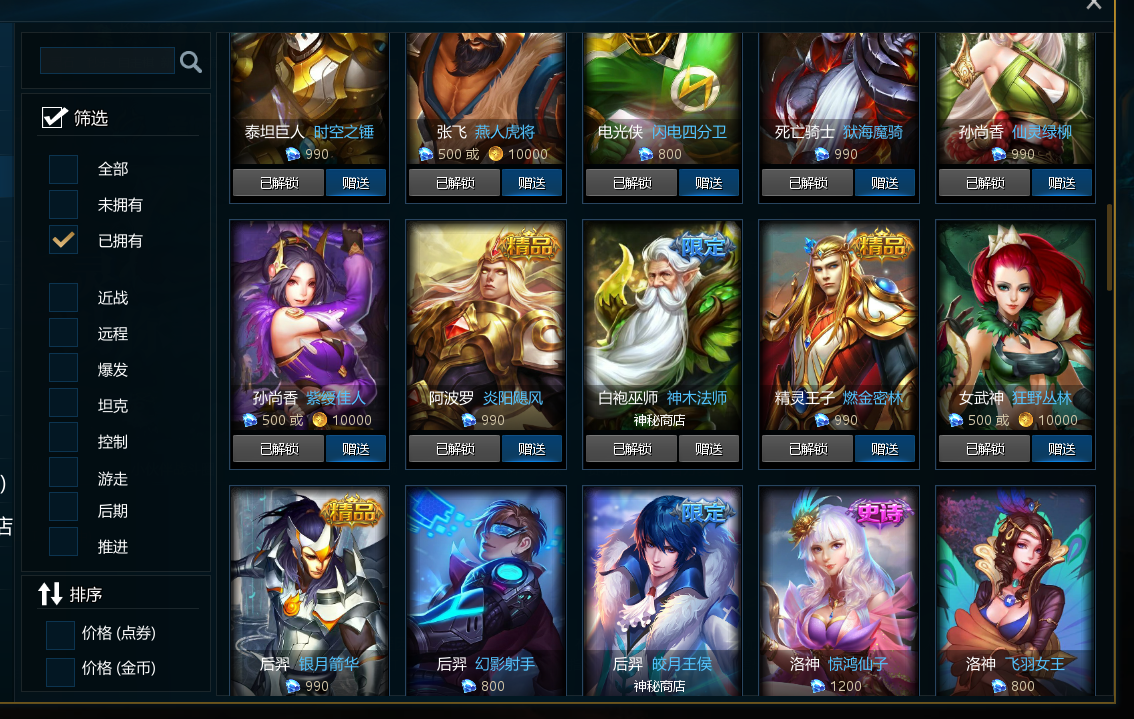Sort by 价格 (金币) checkbox

pyautogui.click(x=60, y=669)
